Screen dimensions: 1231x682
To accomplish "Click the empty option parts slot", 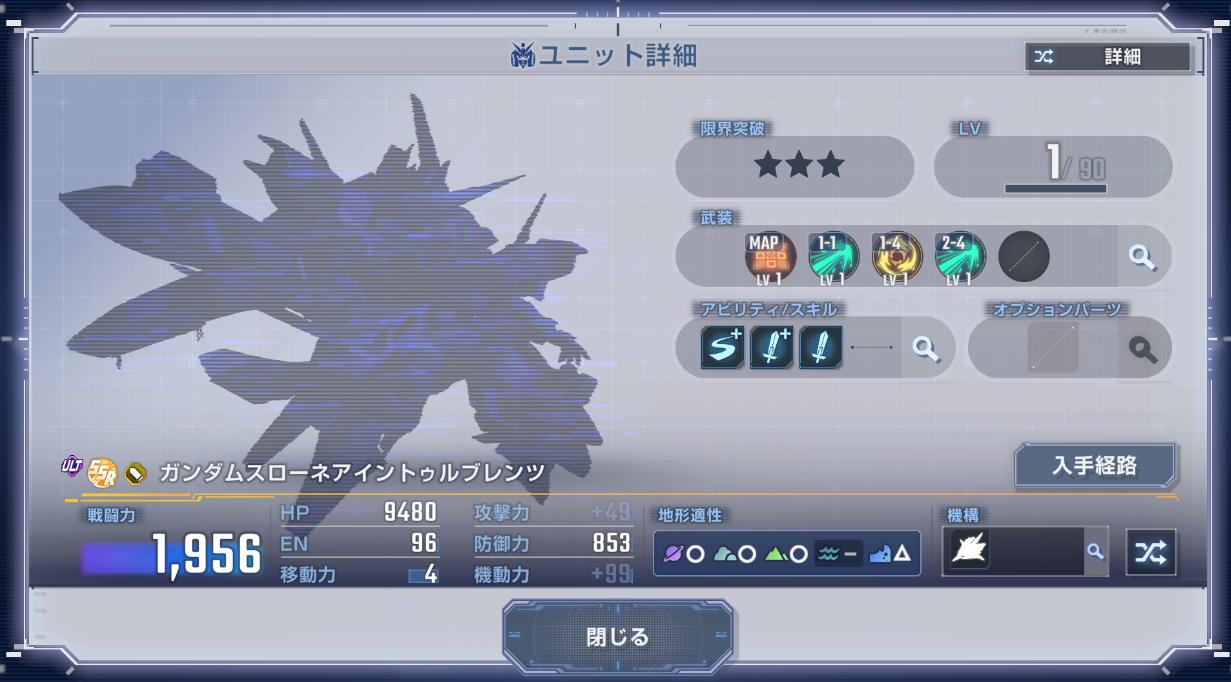I will 1053,349.
